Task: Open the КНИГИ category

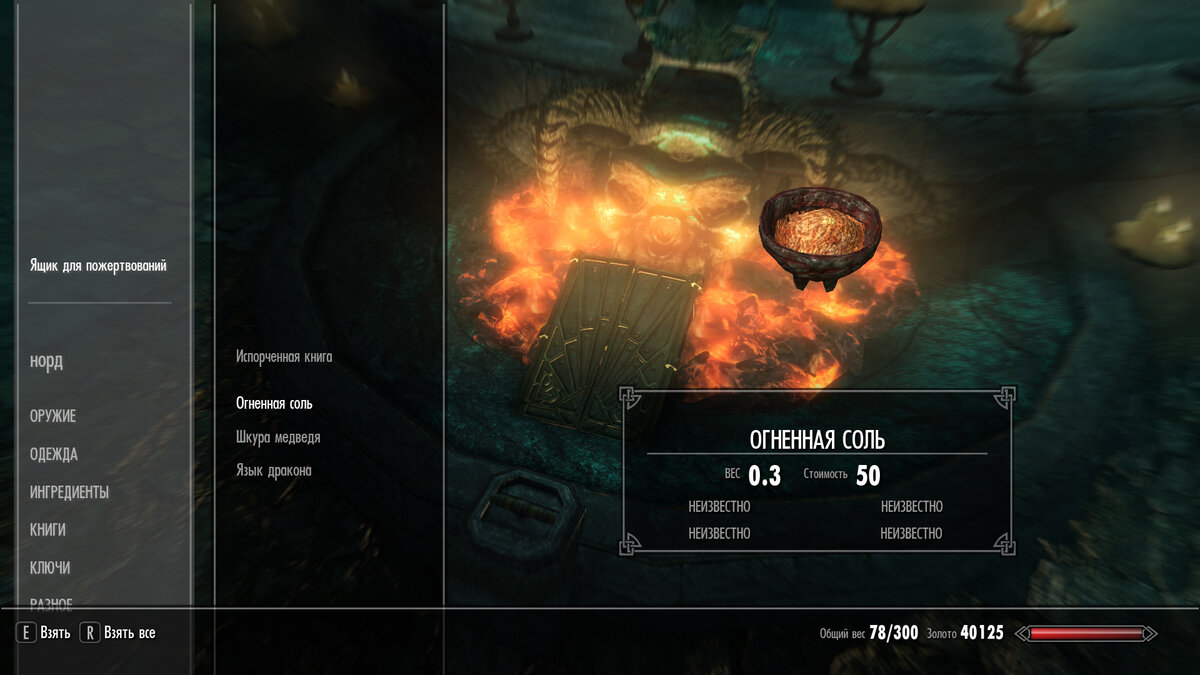Action: click(x=48, y=530)
